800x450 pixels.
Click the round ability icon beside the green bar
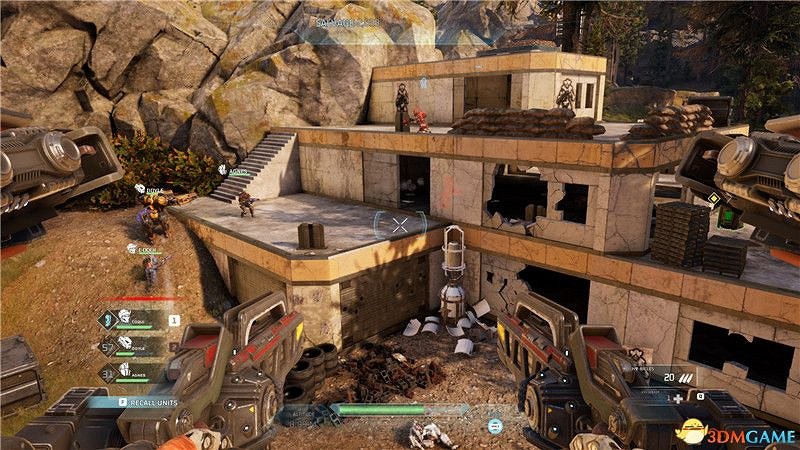pyautogui.click(x=494, y=425)
